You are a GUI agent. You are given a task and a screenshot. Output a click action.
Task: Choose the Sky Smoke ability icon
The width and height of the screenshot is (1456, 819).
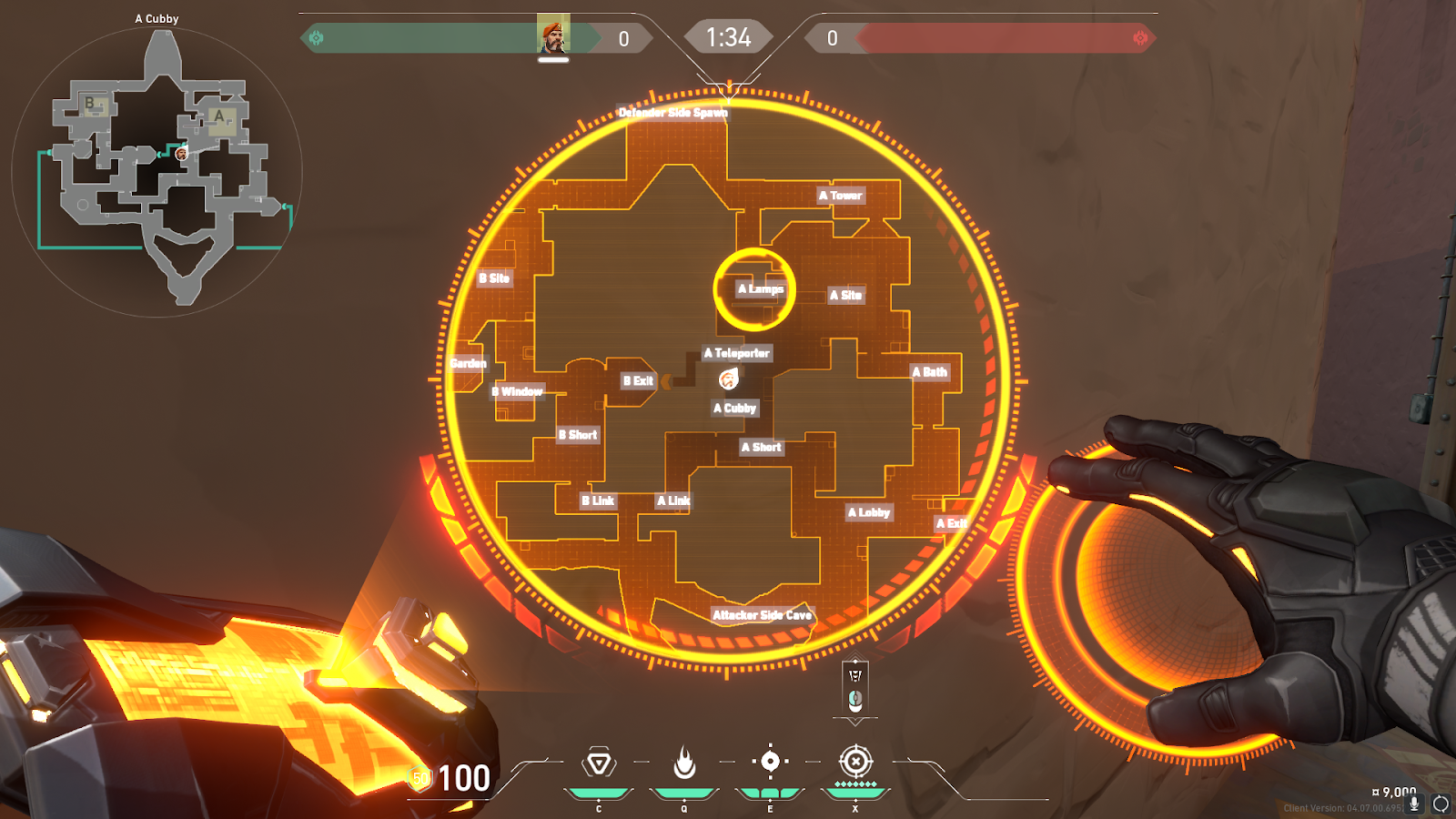point(770,762)
